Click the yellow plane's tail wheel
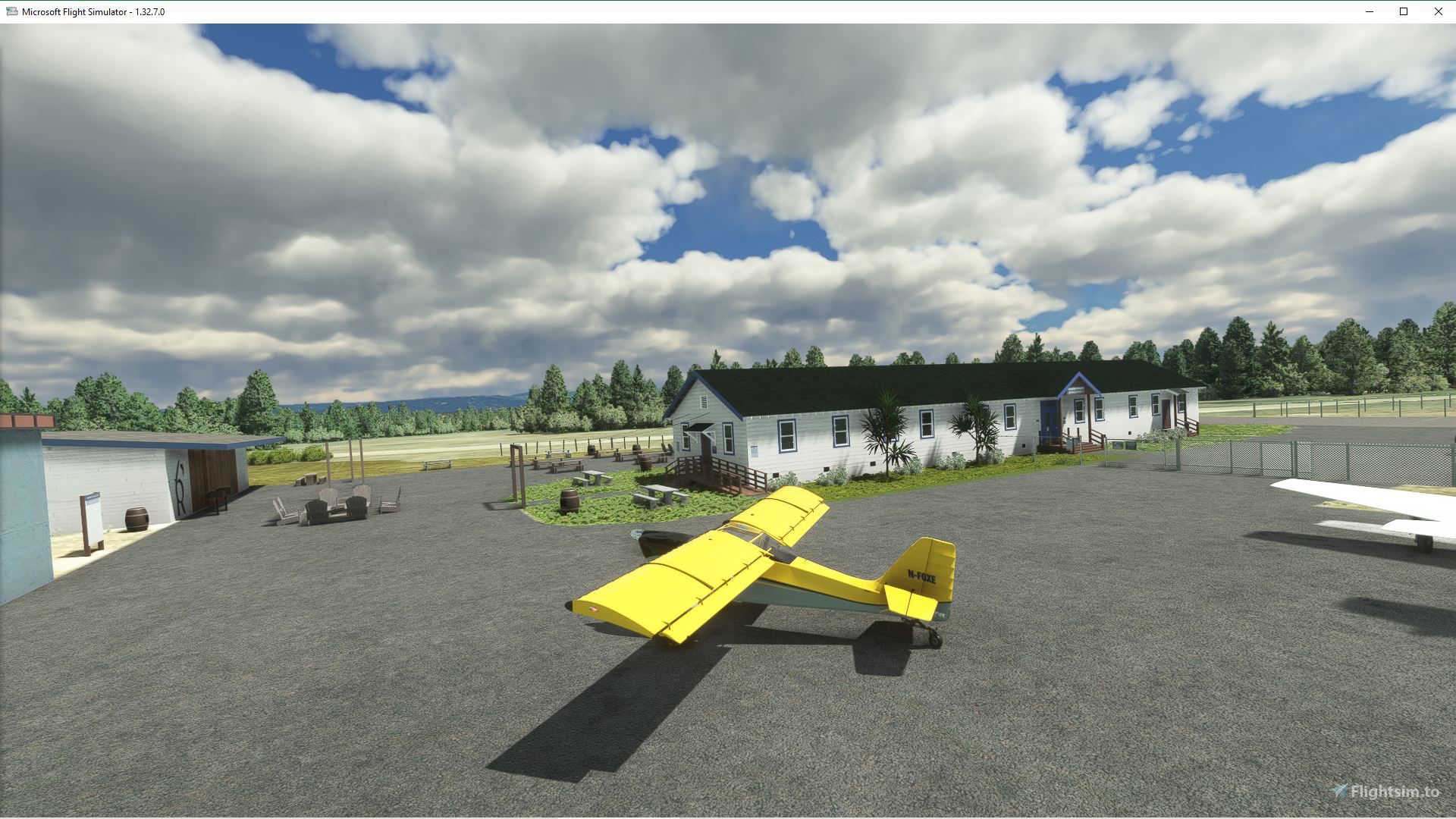 [934, 639]
